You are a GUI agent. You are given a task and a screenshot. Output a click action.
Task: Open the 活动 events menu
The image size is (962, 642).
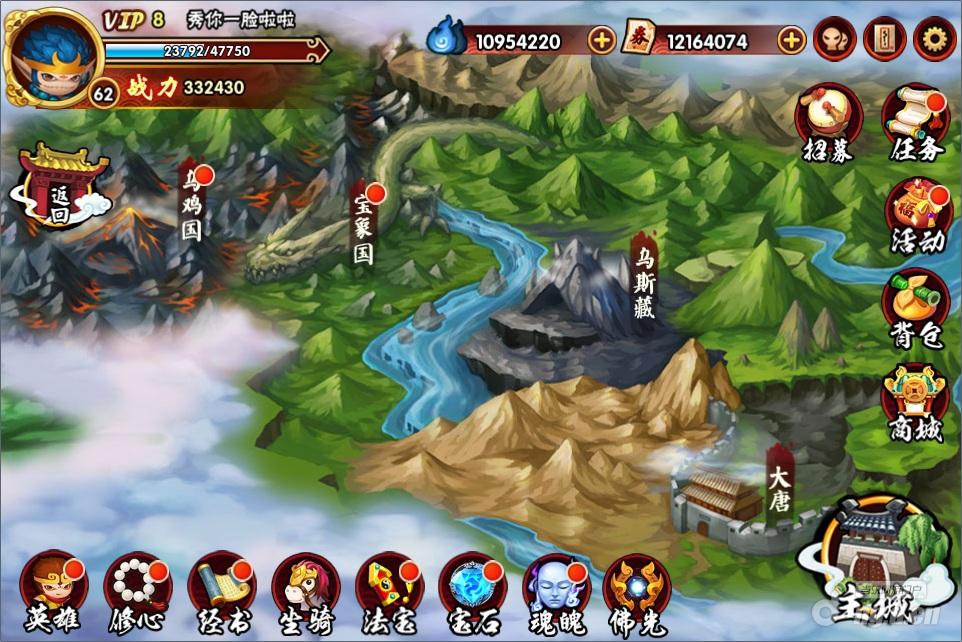click(x=916, y=215)
